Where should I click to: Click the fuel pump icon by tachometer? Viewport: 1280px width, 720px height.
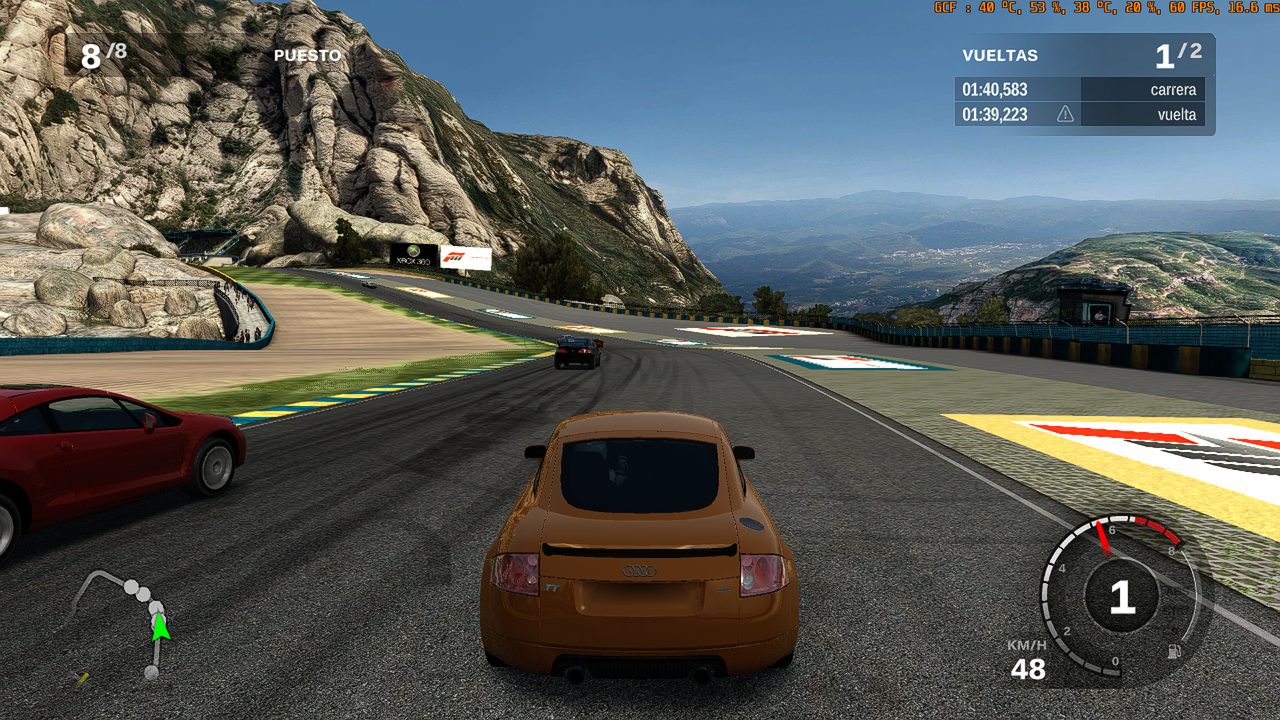pos(1173,652)
